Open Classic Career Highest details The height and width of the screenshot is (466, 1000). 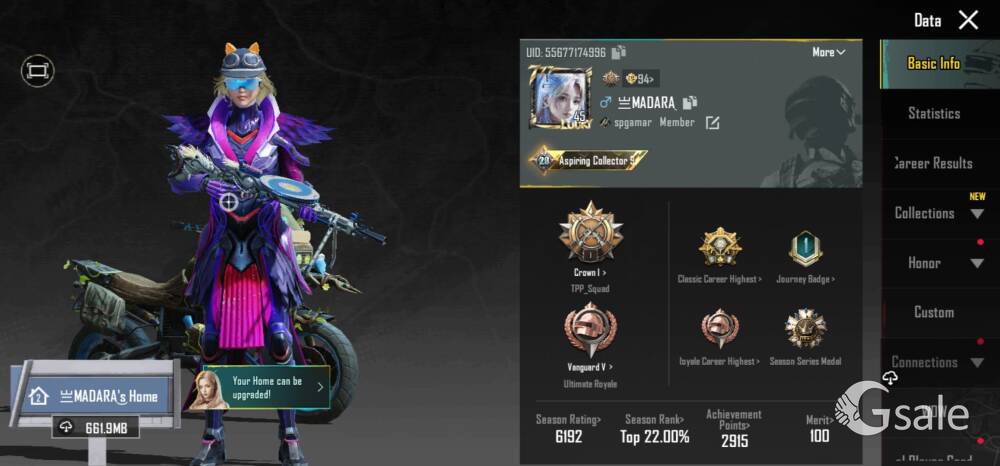719,249
